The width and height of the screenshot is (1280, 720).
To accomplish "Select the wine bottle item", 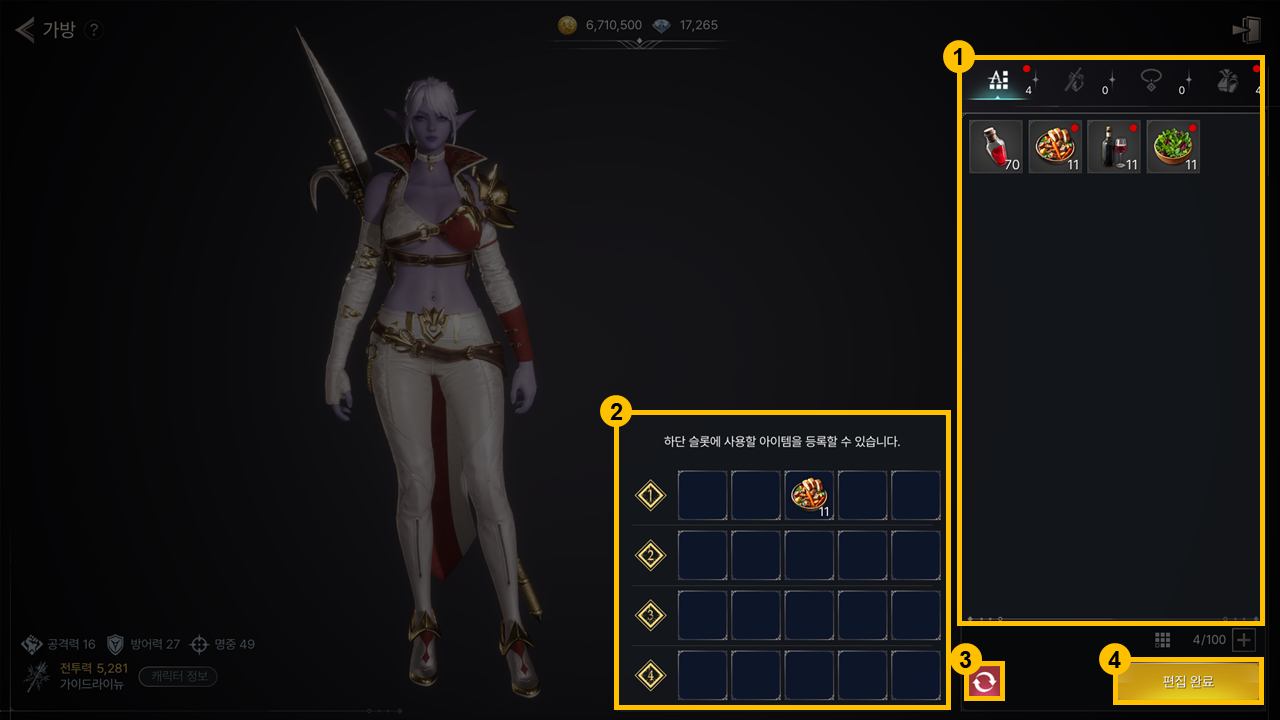I will (x=1114, y=147).
